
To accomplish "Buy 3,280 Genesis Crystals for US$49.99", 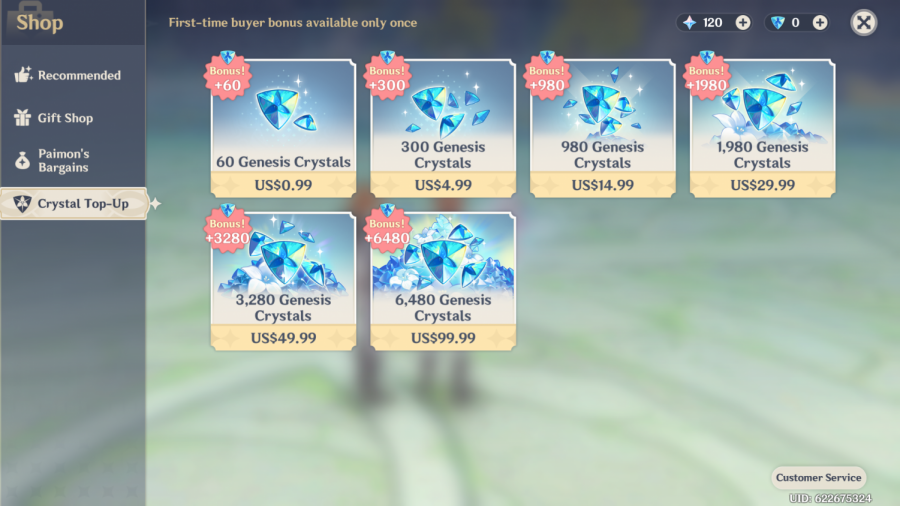I will (283, 280).
